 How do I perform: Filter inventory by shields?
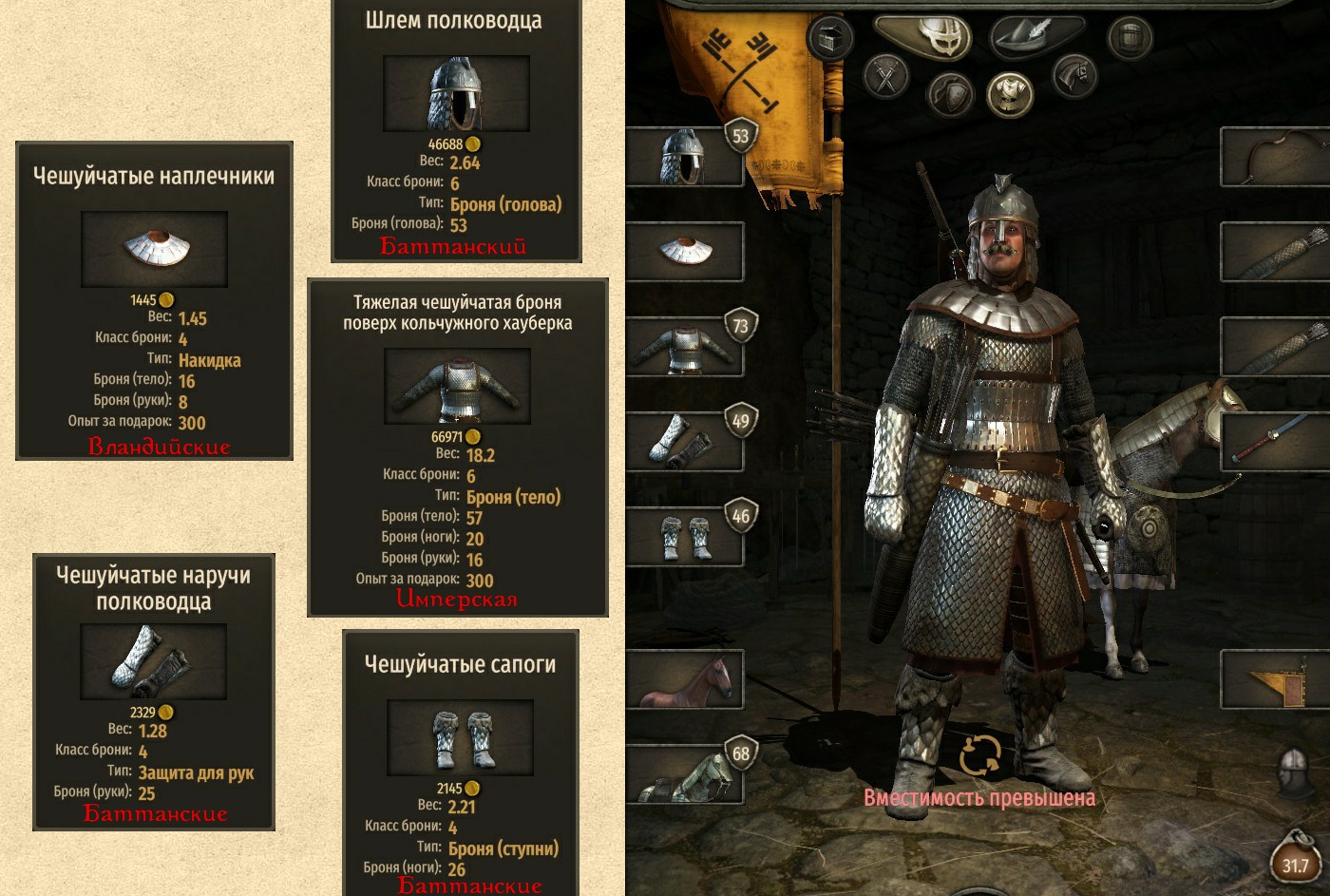pyautogui.click(x=950, y=93)
